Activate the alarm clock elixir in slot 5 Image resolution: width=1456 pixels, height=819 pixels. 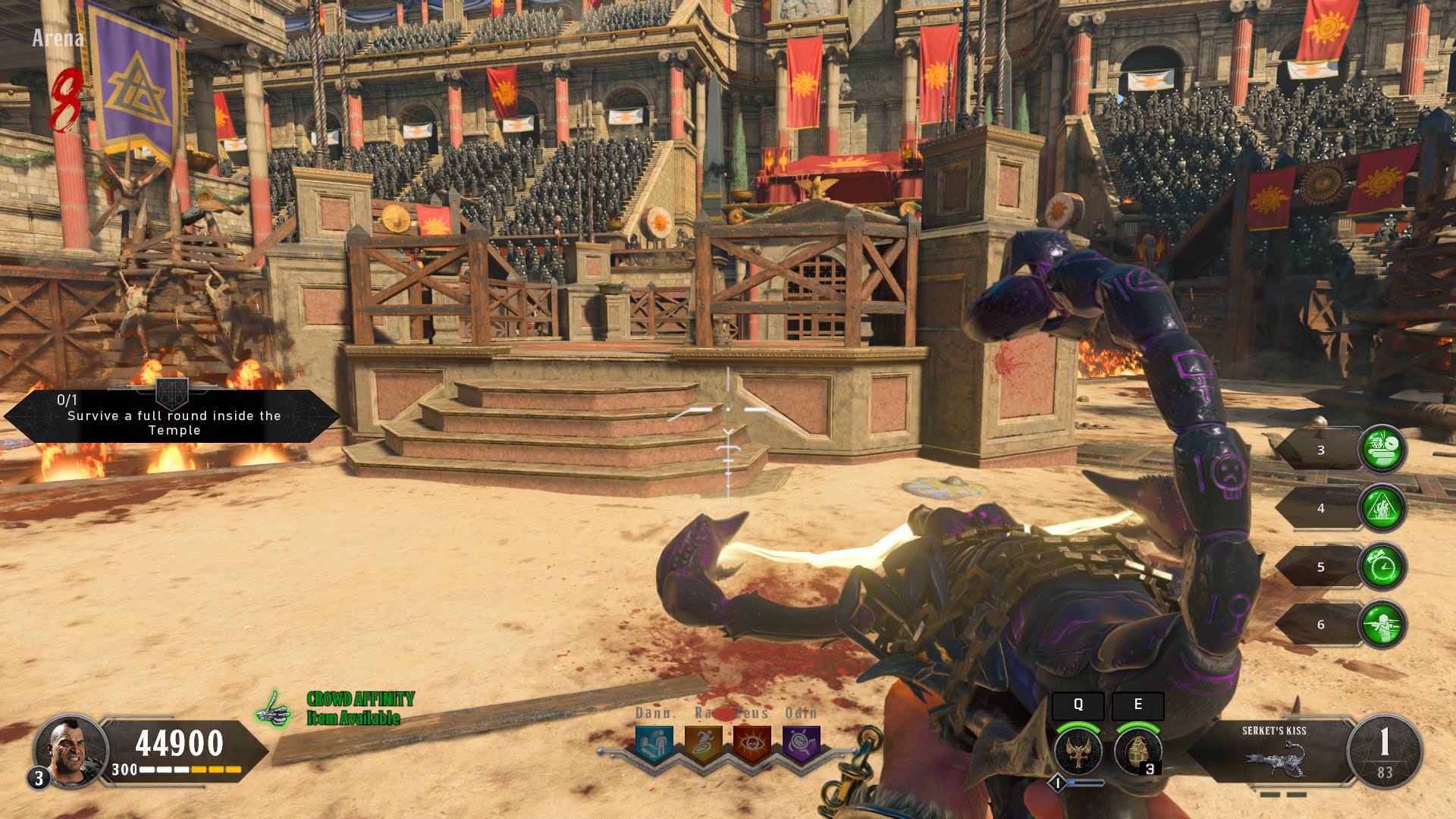pyautogui.click(x=1382, y=566)
